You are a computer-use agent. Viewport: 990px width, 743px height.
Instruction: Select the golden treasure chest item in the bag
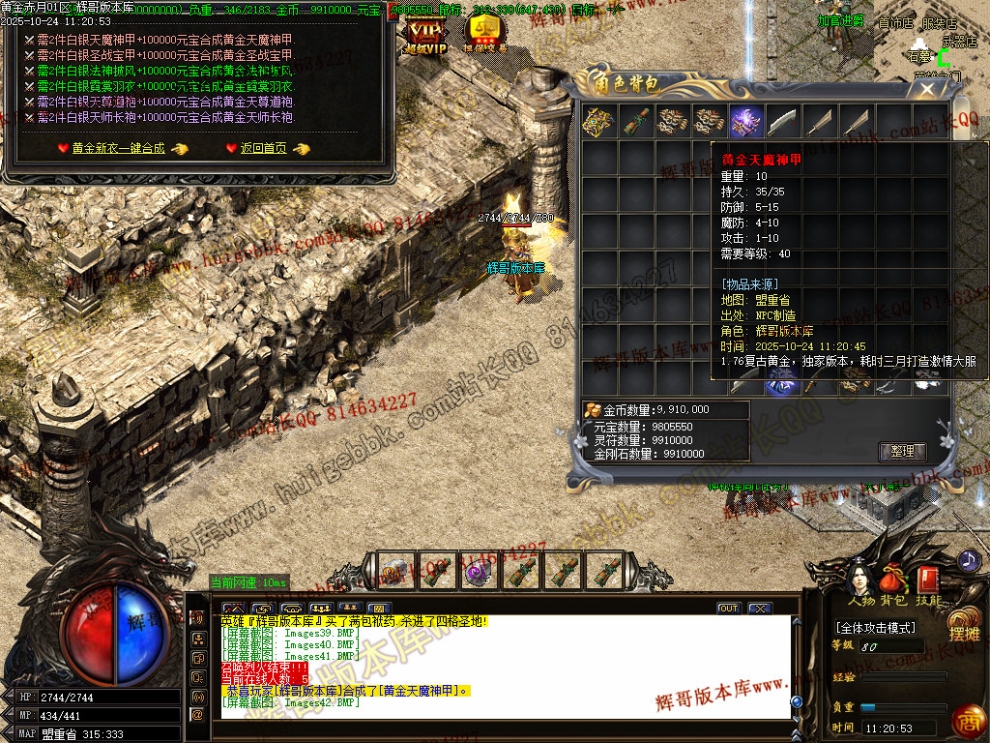[598, 121]
